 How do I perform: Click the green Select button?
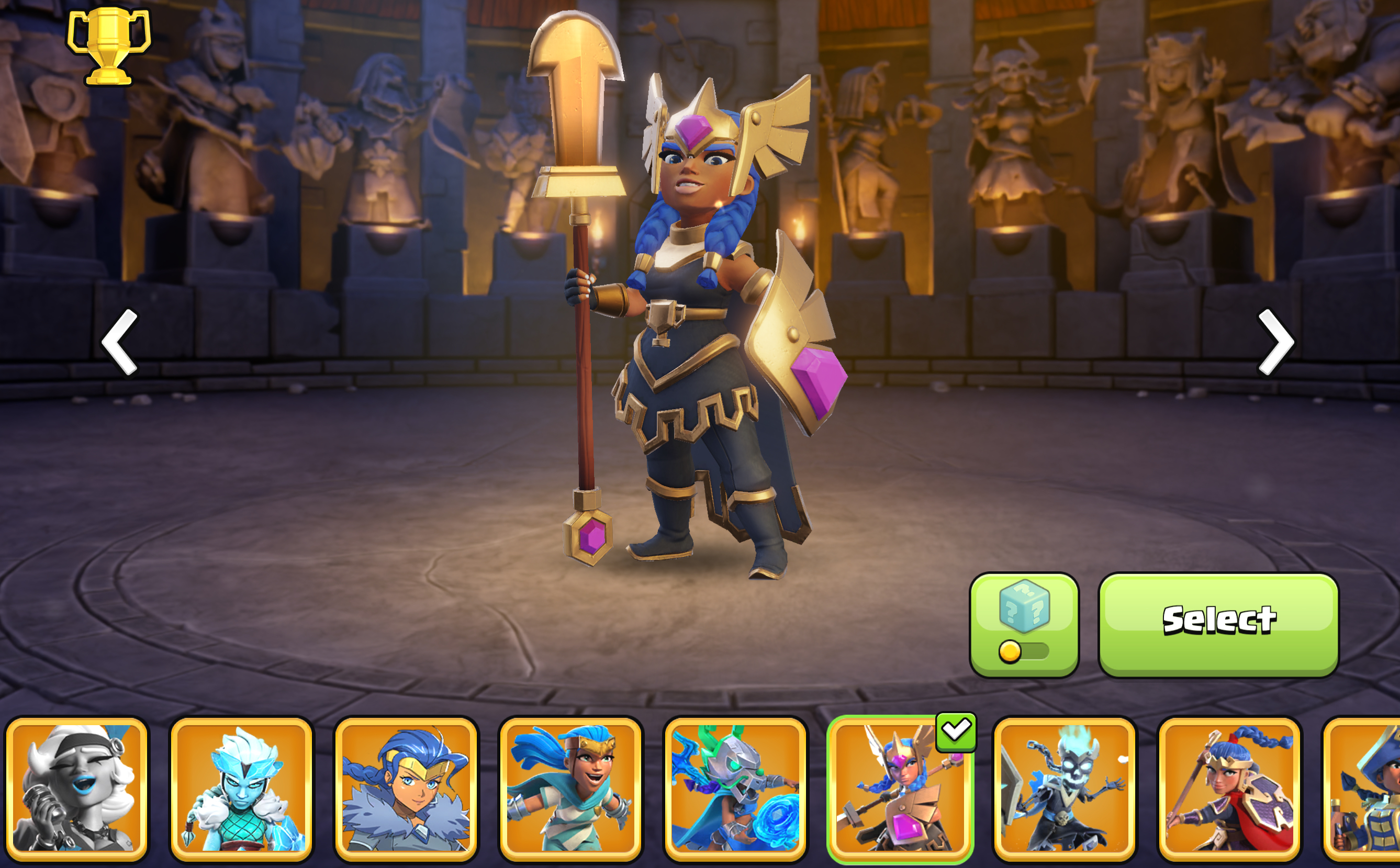coord(1218,625)
